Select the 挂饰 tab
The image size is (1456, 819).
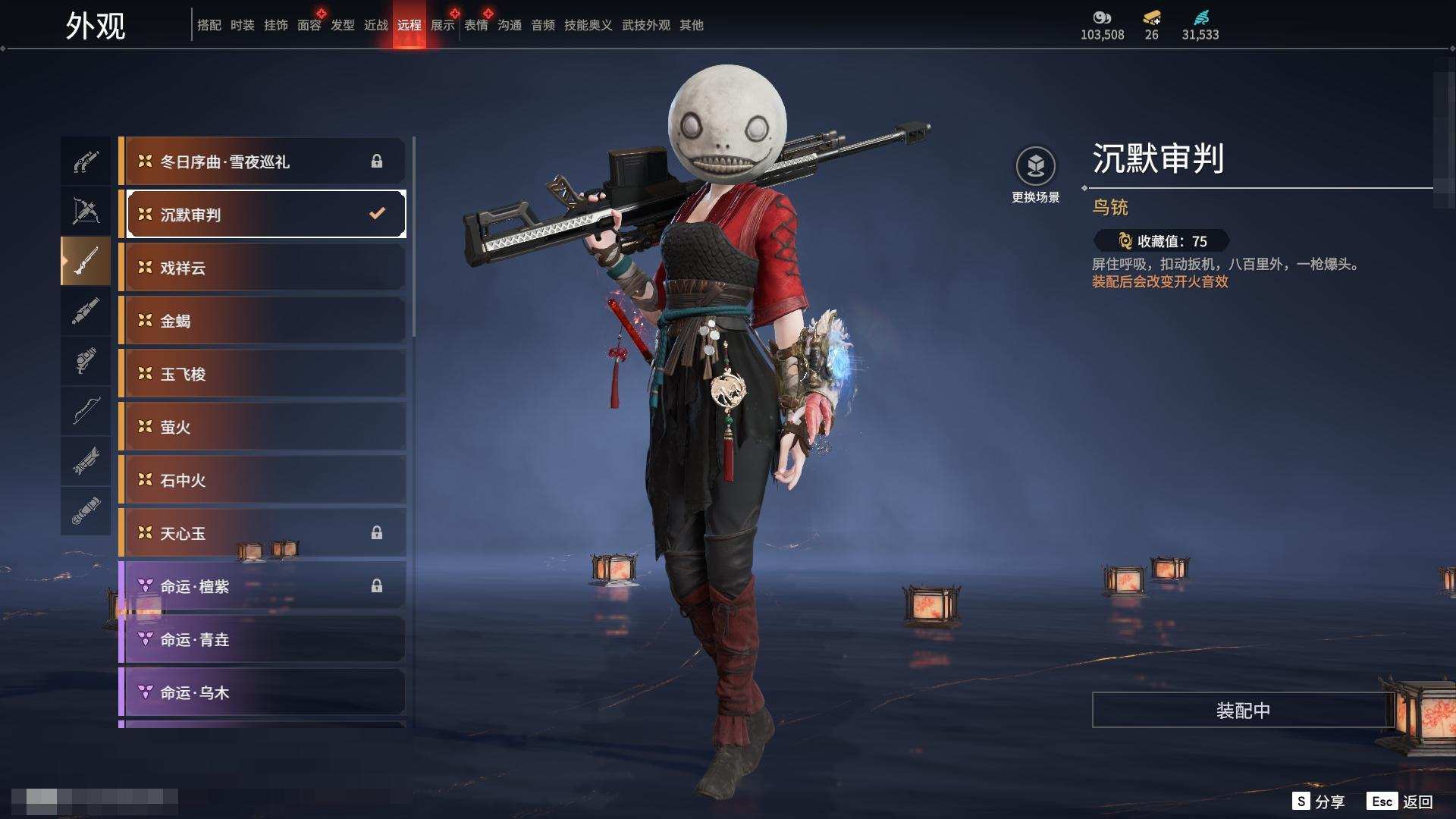[275, 25]
